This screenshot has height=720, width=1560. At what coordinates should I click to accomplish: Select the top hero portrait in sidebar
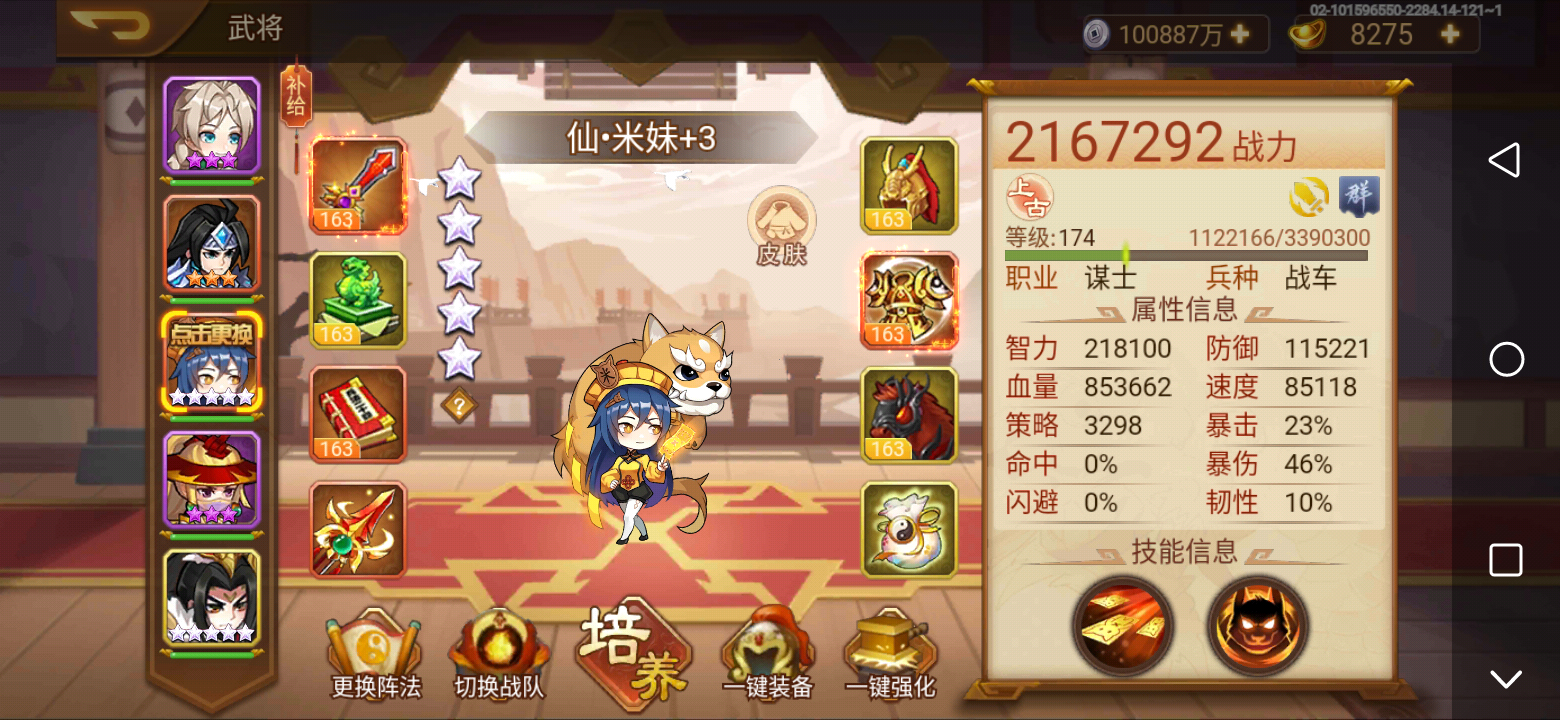tap(213, 125)
